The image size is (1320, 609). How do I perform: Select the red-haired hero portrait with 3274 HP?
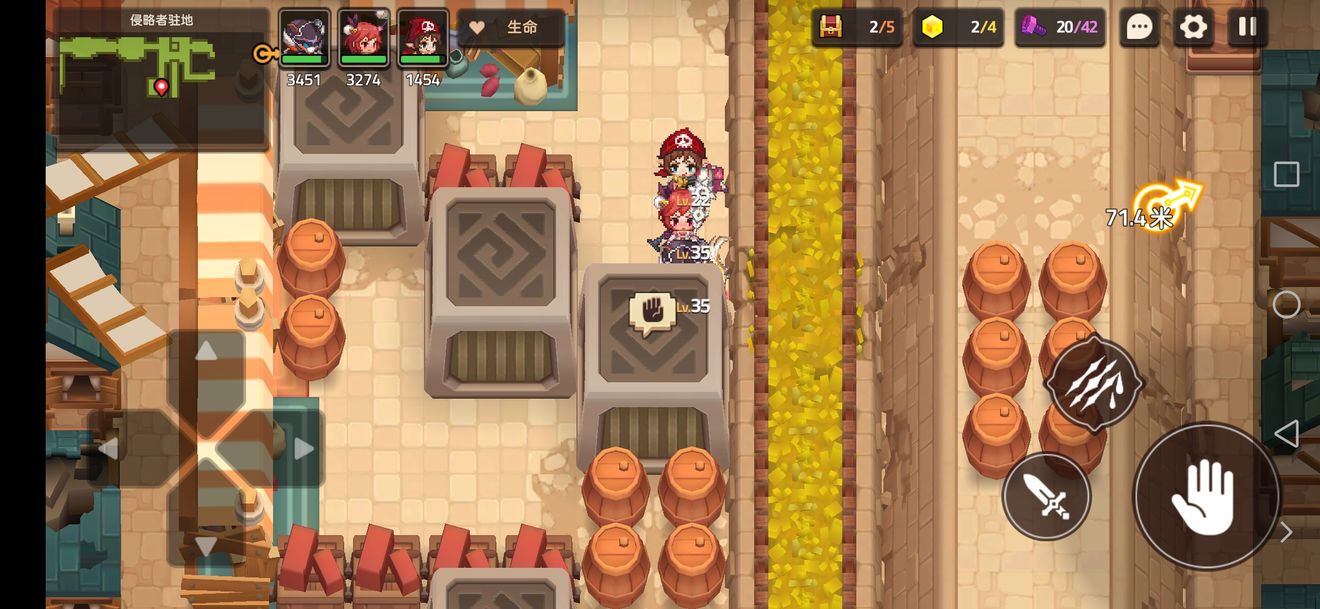pyautogui.click(x=363, y=39)
